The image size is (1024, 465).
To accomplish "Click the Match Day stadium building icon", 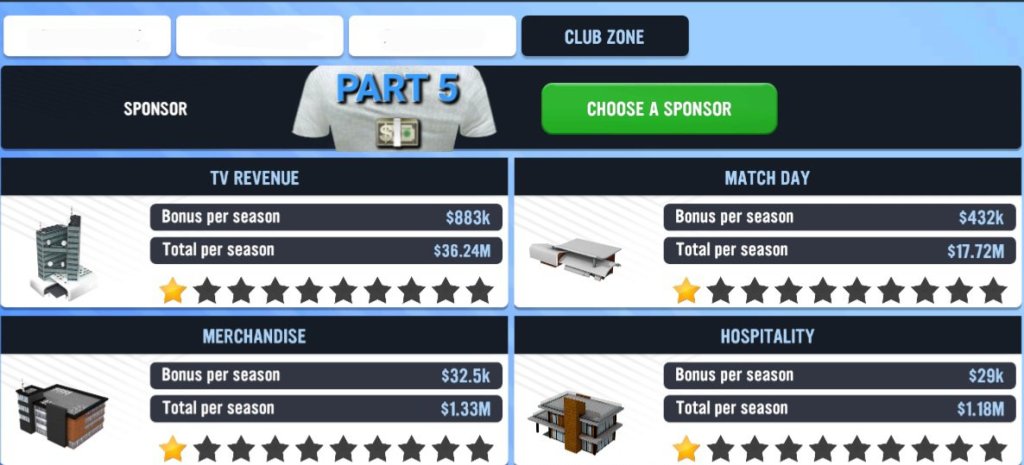I will (x=575, y=255).
